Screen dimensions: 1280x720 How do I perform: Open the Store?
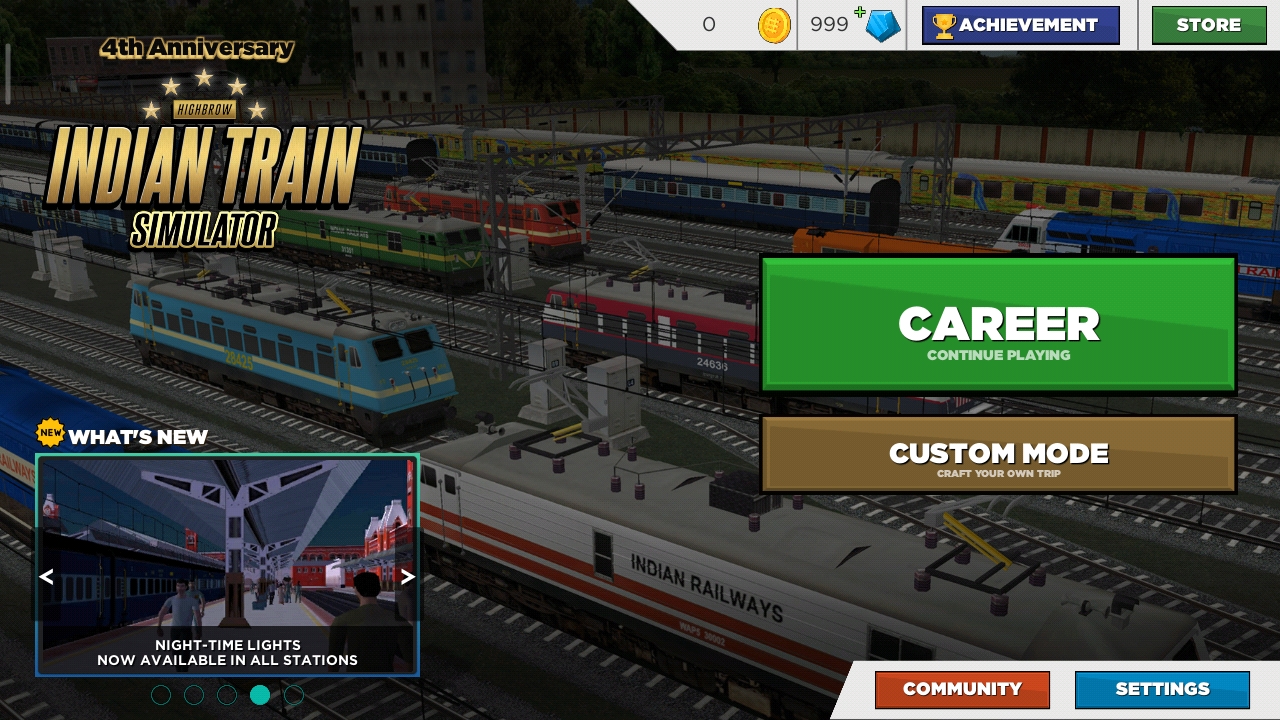[1208, 25]
